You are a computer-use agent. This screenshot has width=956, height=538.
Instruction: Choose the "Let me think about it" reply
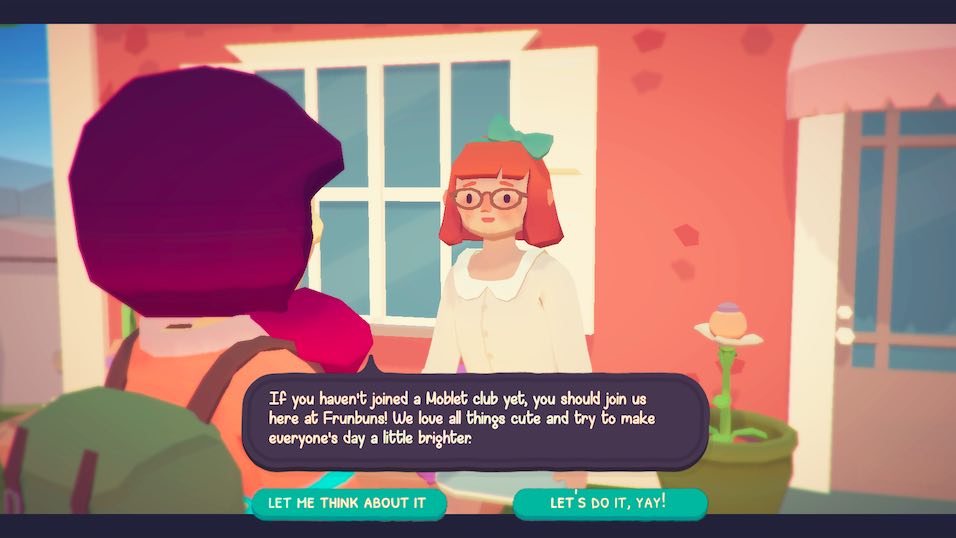tap(348, 503)
